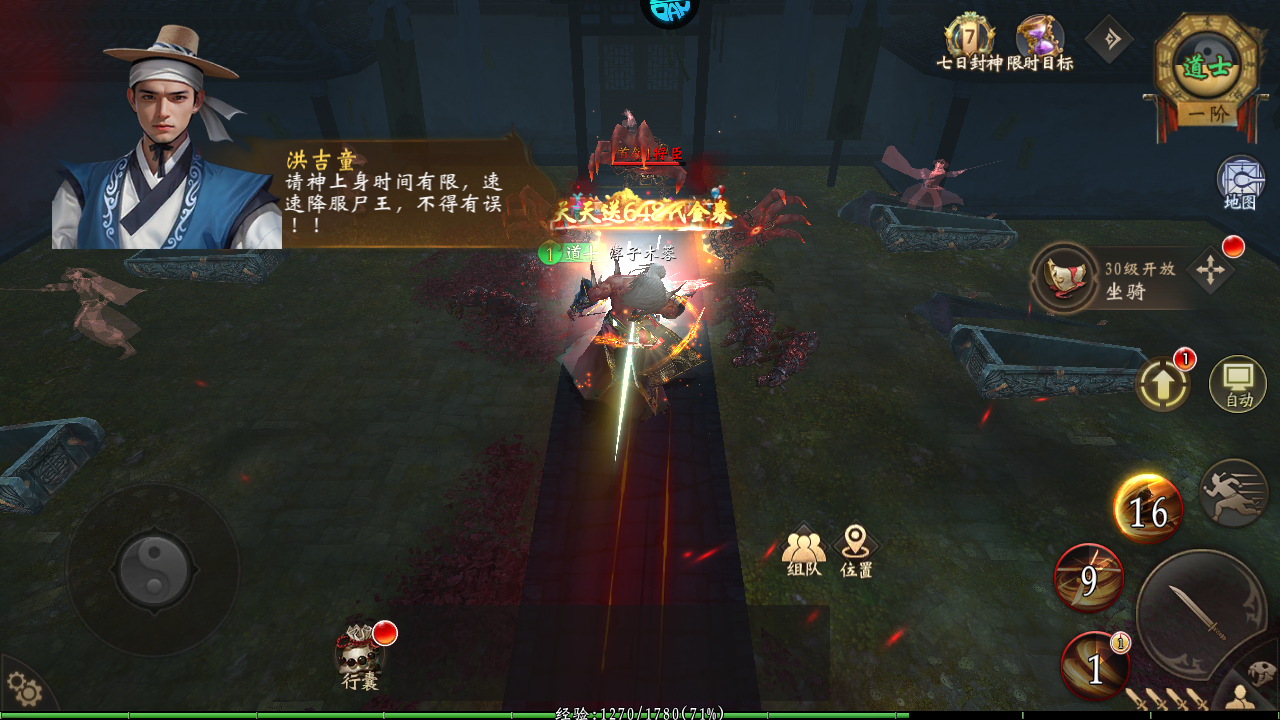Open the 位置 location button
The height and width of the screenshot is (720, 1280).
856,551
